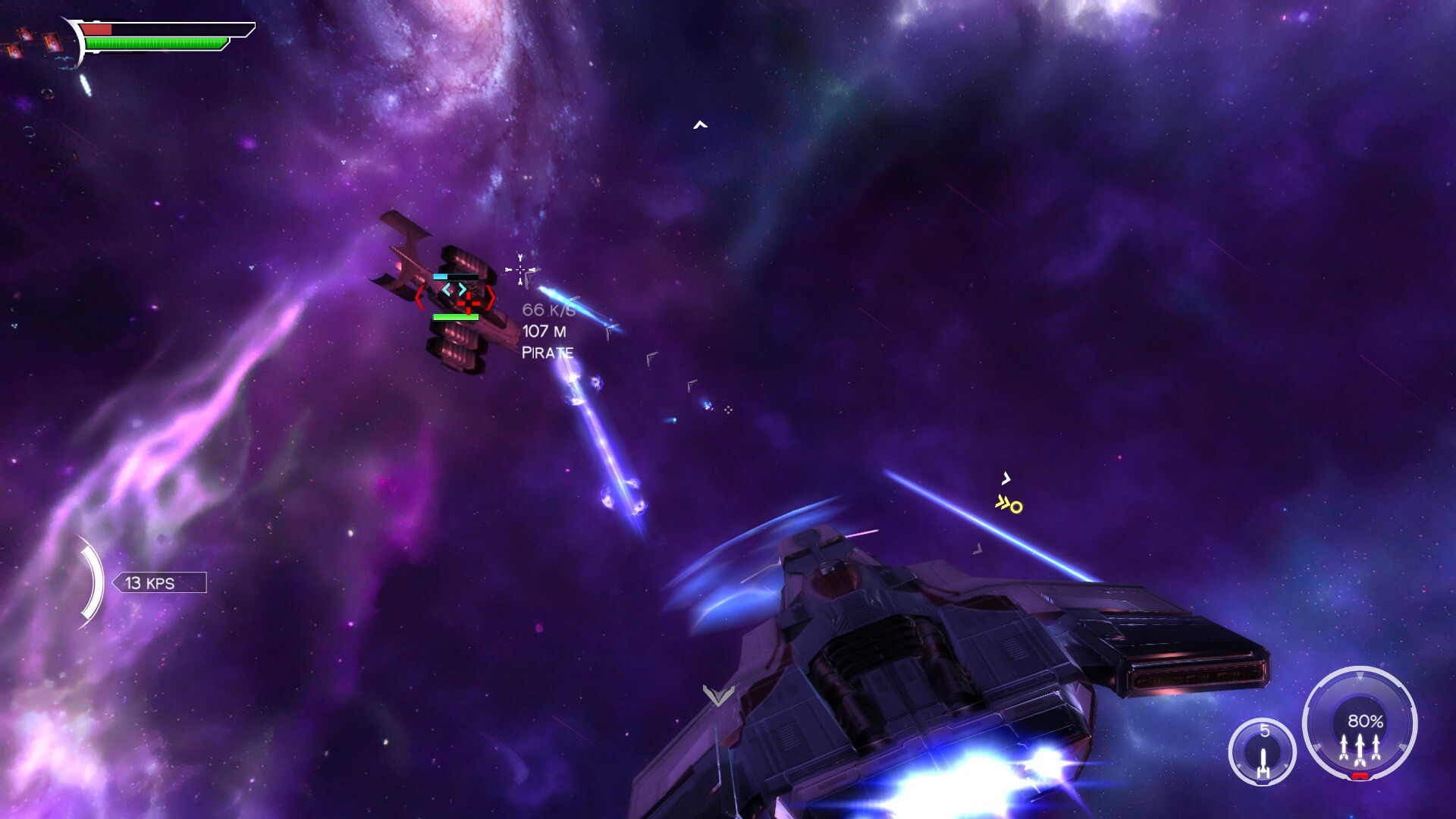This screenshot has width=1456, height=819.
Task: Select the PIRATE target label
Action: pos(548,351)
